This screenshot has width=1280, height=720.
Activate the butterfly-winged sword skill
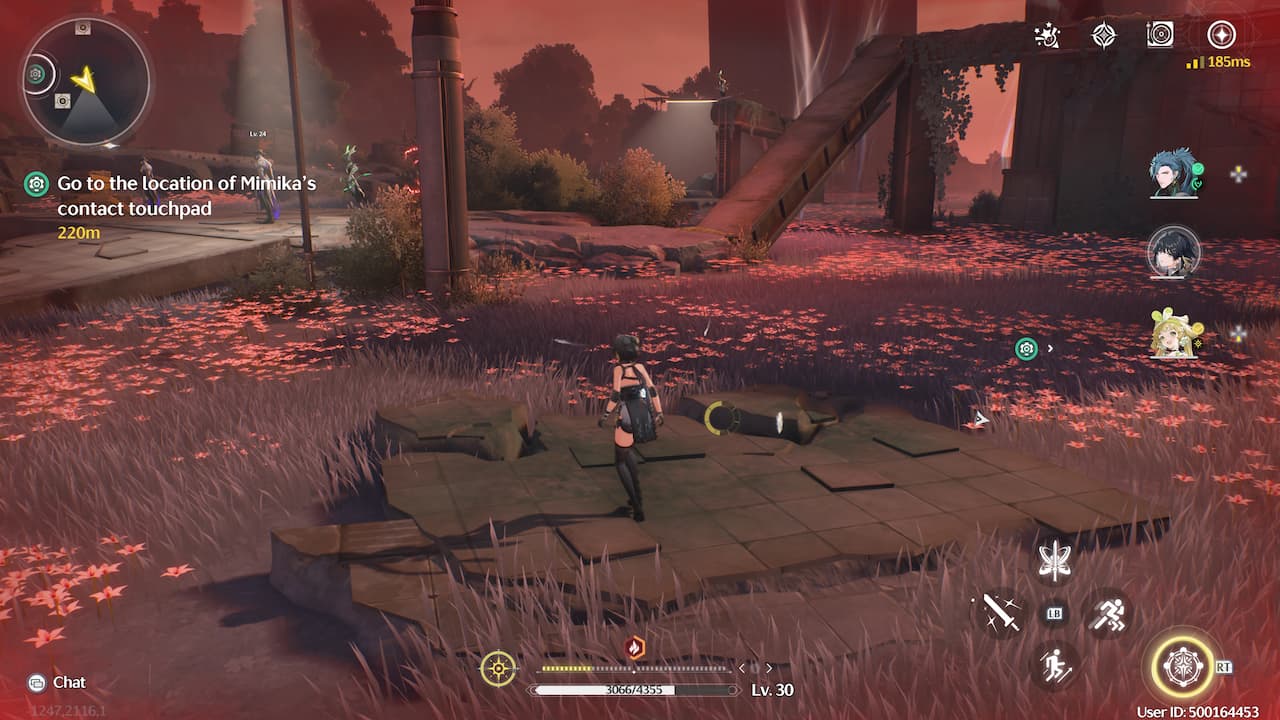point(1054,561)
